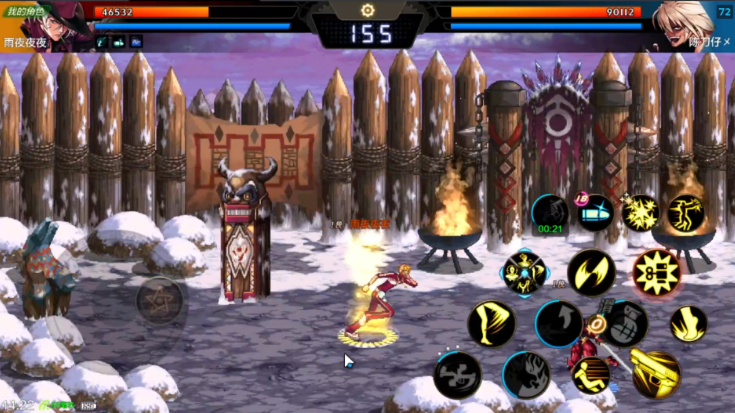Use the curved up-arrow jump skill

click(x=558, y=323)
